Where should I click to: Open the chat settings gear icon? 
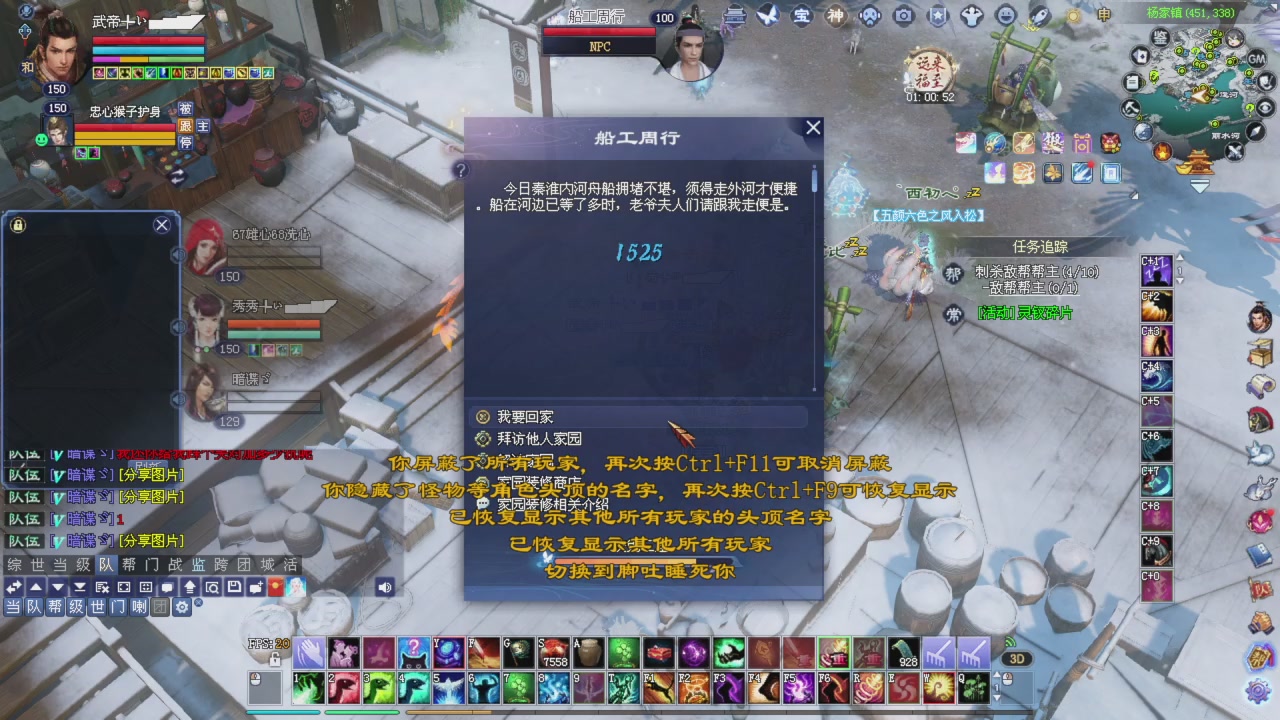[x=181, y=607]
